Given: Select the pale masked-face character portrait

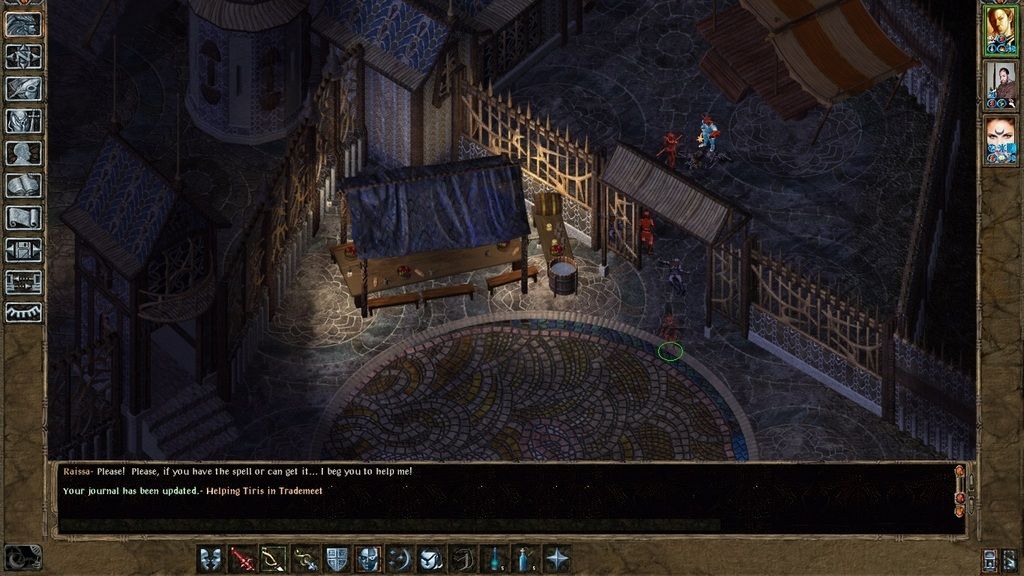Looking at the screenshot, I should [1000, 139].
